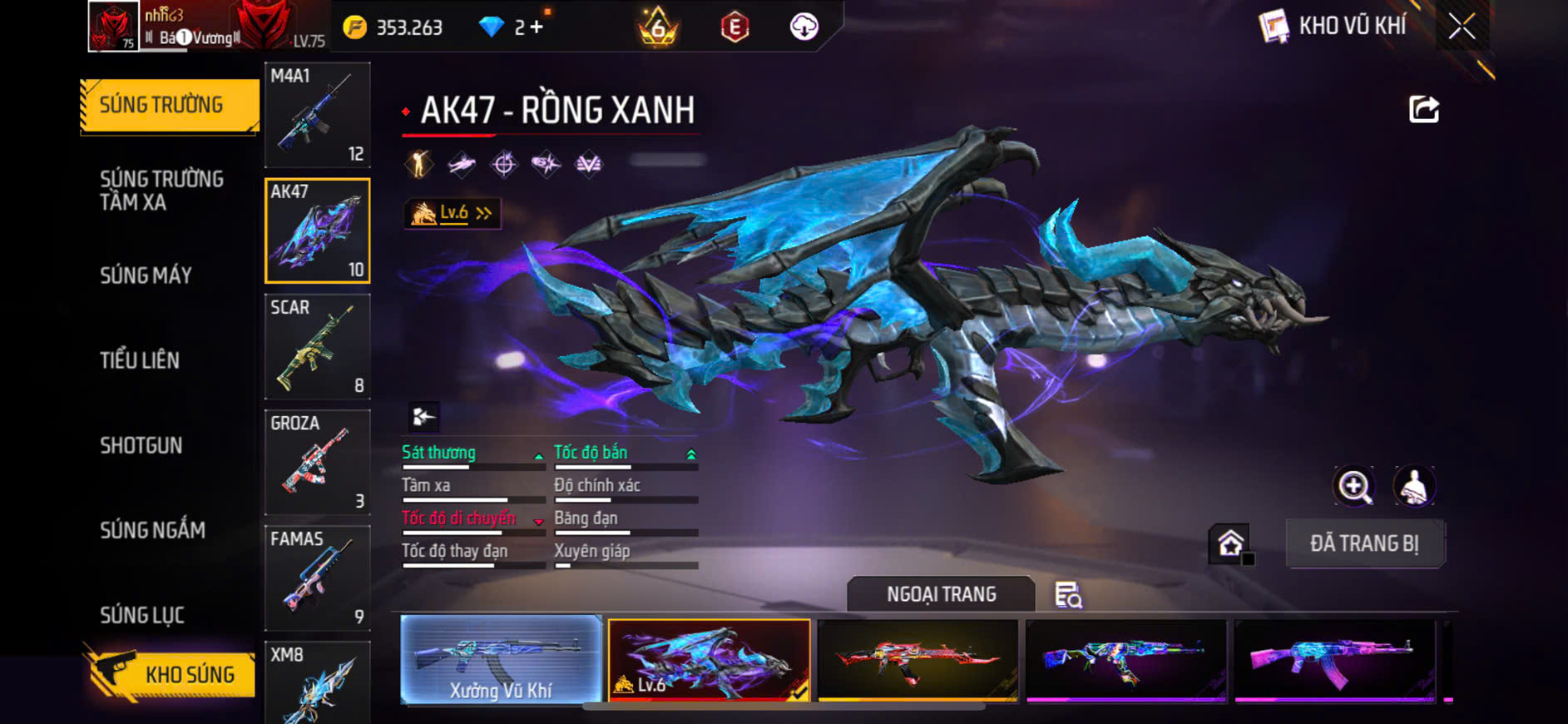Choose the Tiểu Liên category
The width and height of the screenshot is (1568, 724).
(x=140, y=360)
